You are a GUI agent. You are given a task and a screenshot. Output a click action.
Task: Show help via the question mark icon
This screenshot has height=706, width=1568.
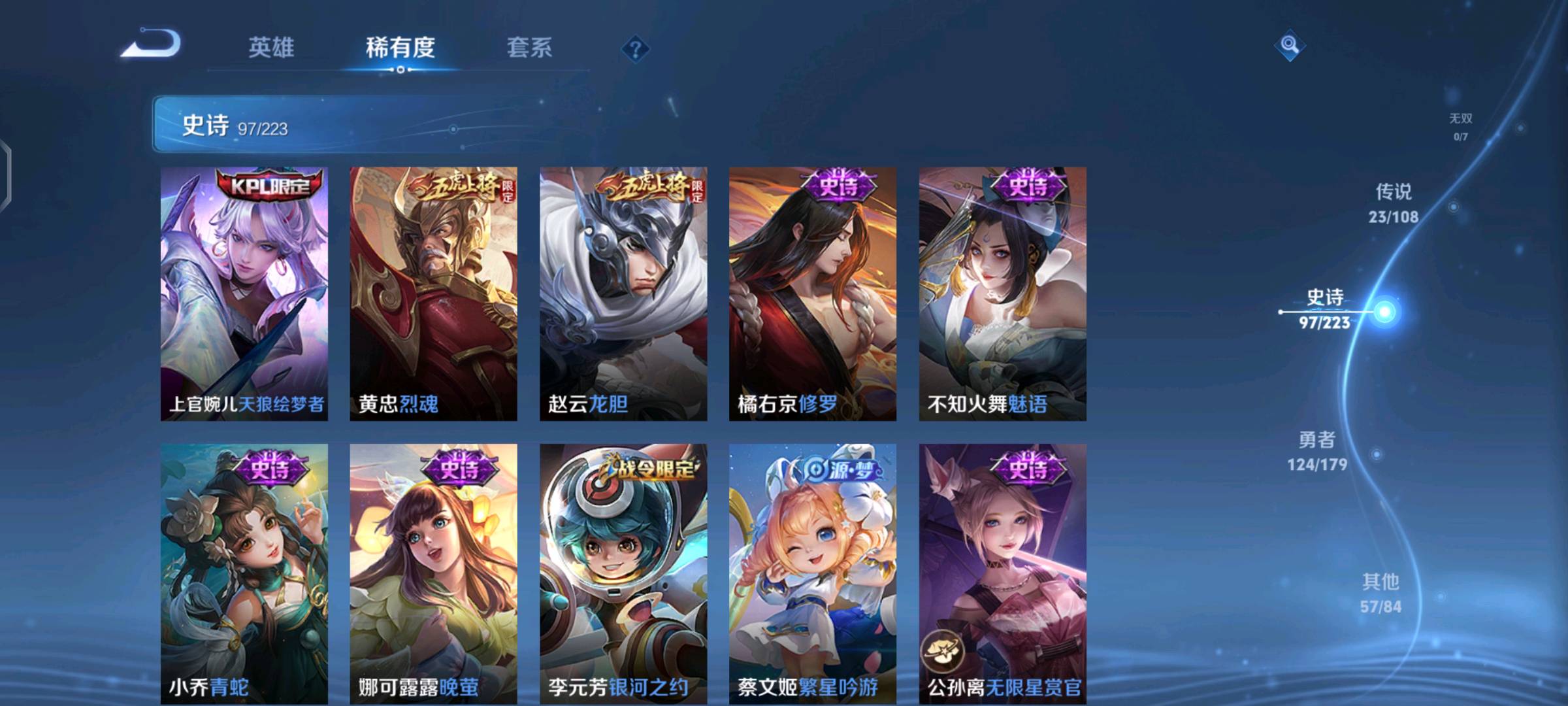tap(635, 49)
